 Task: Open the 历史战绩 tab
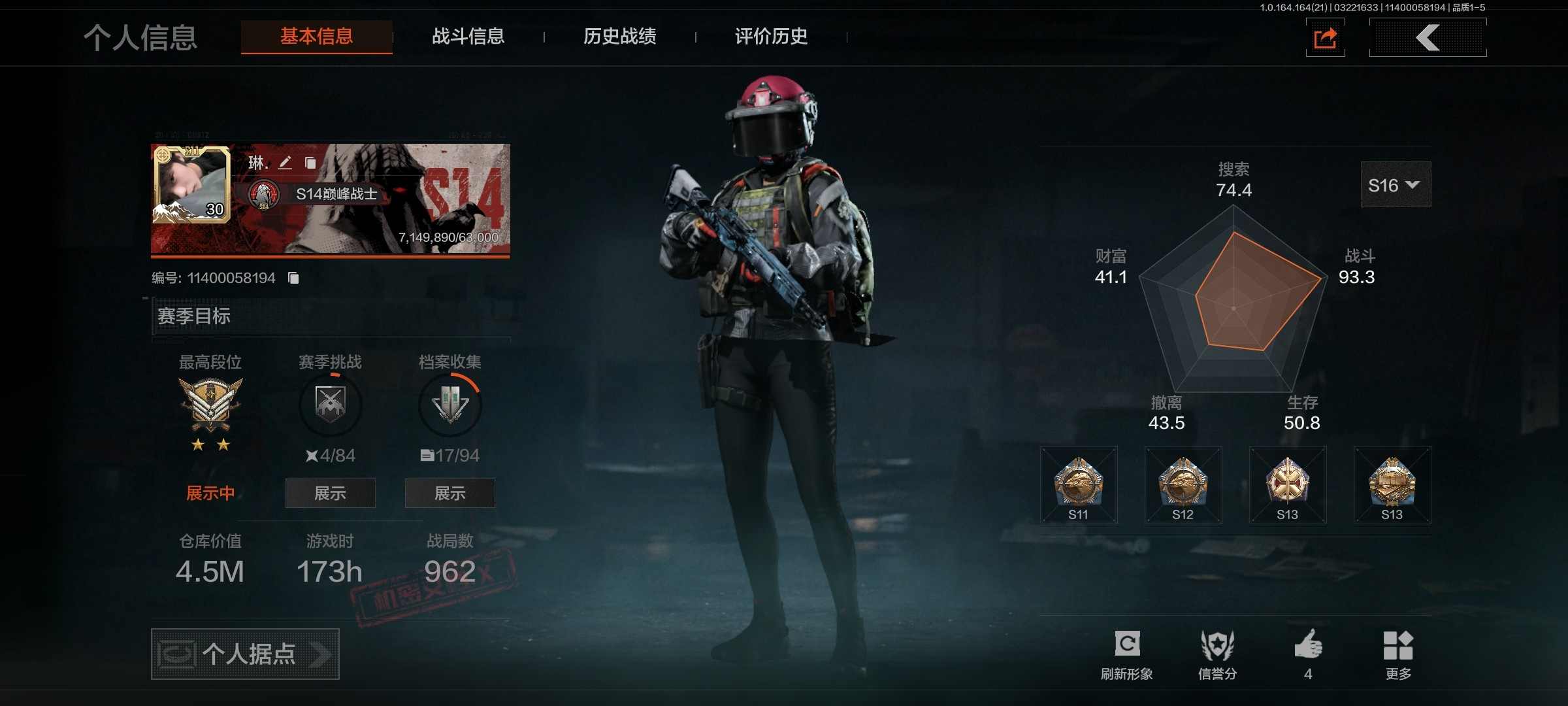pyautogui.click(x=619, y=37)
